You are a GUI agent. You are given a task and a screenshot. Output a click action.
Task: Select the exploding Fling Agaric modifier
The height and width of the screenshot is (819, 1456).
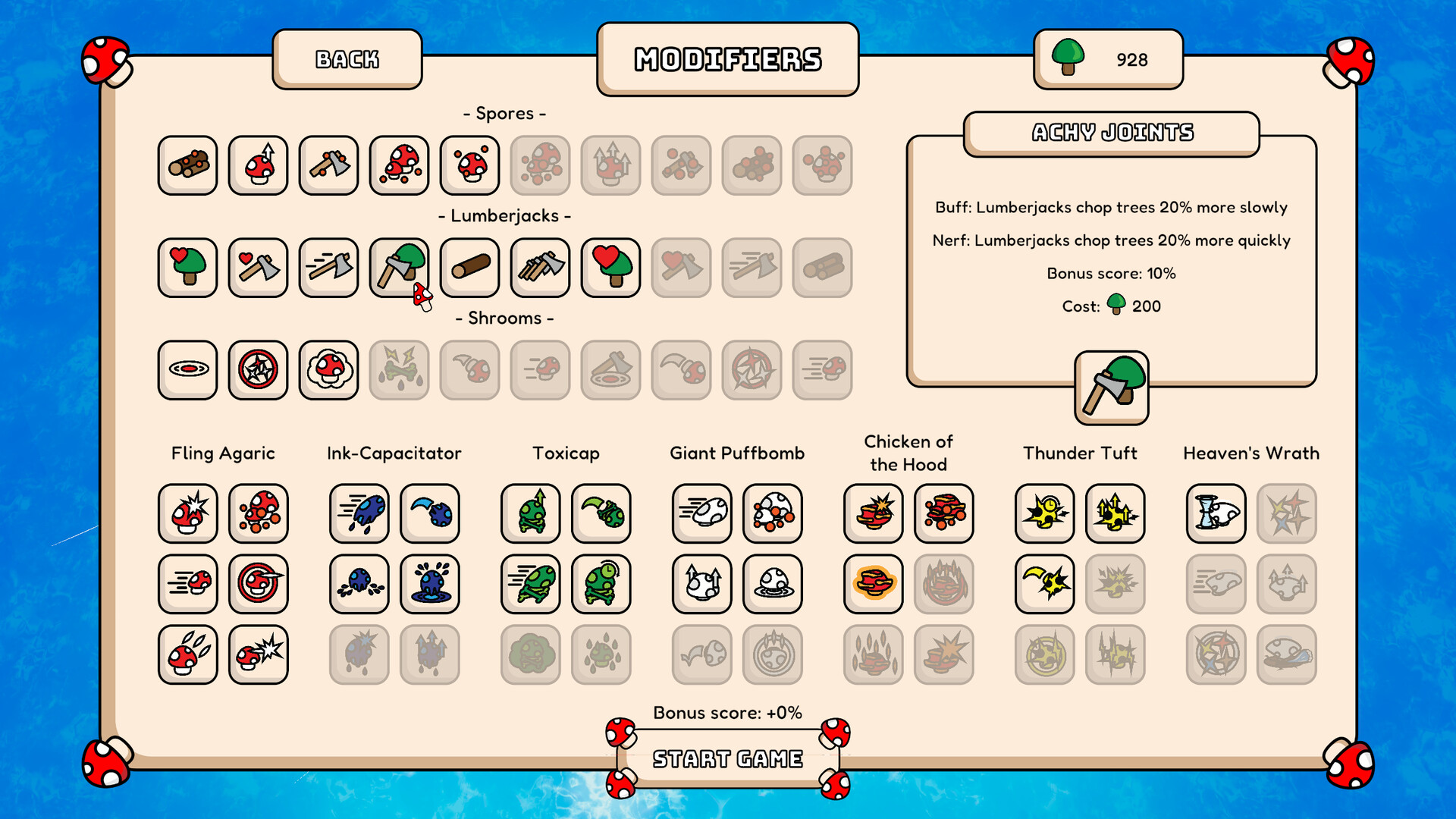coord(187,513)
